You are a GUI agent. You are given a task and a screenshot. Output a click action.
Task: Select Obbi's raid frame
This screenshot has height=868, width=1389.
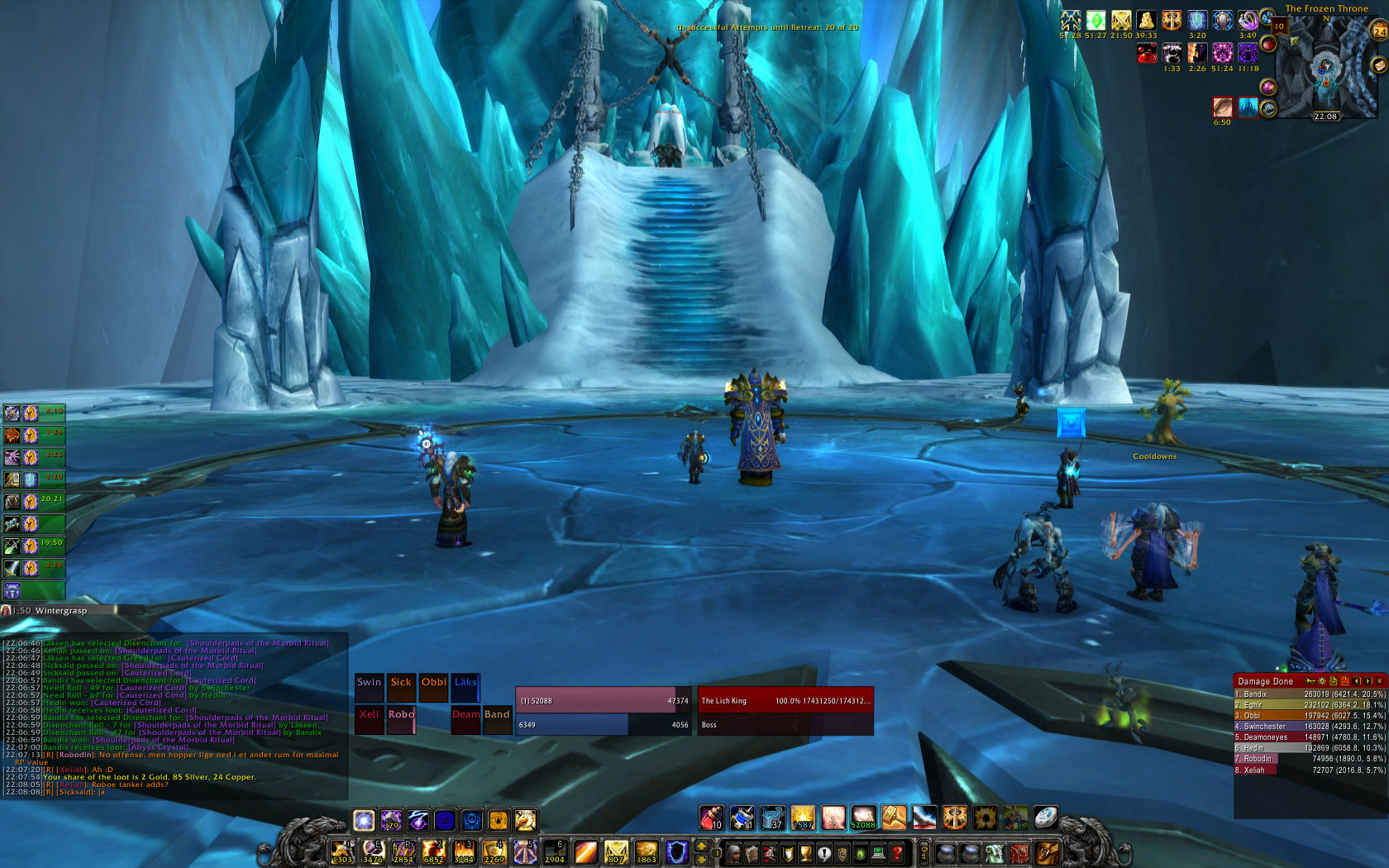433,688
